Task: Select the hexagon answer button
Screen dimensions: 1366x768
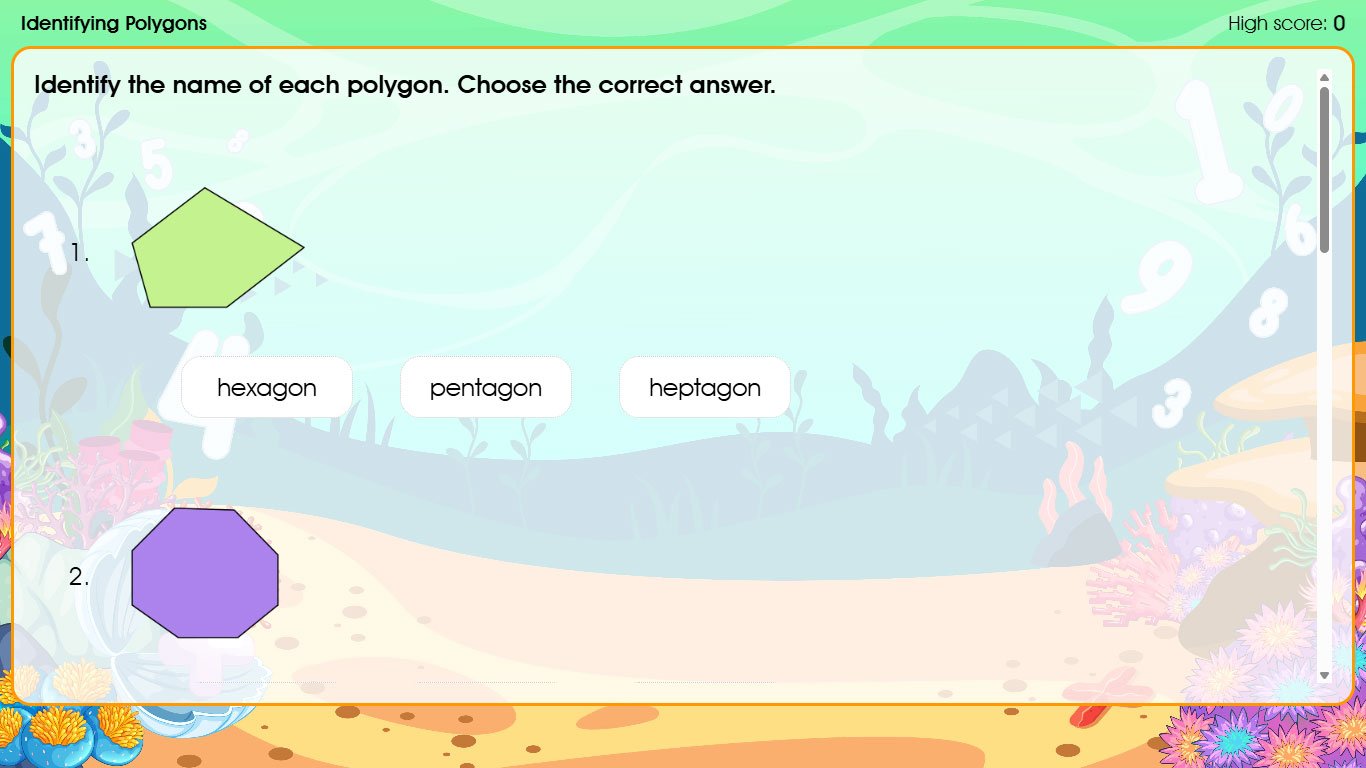Action: pos(265,387)
